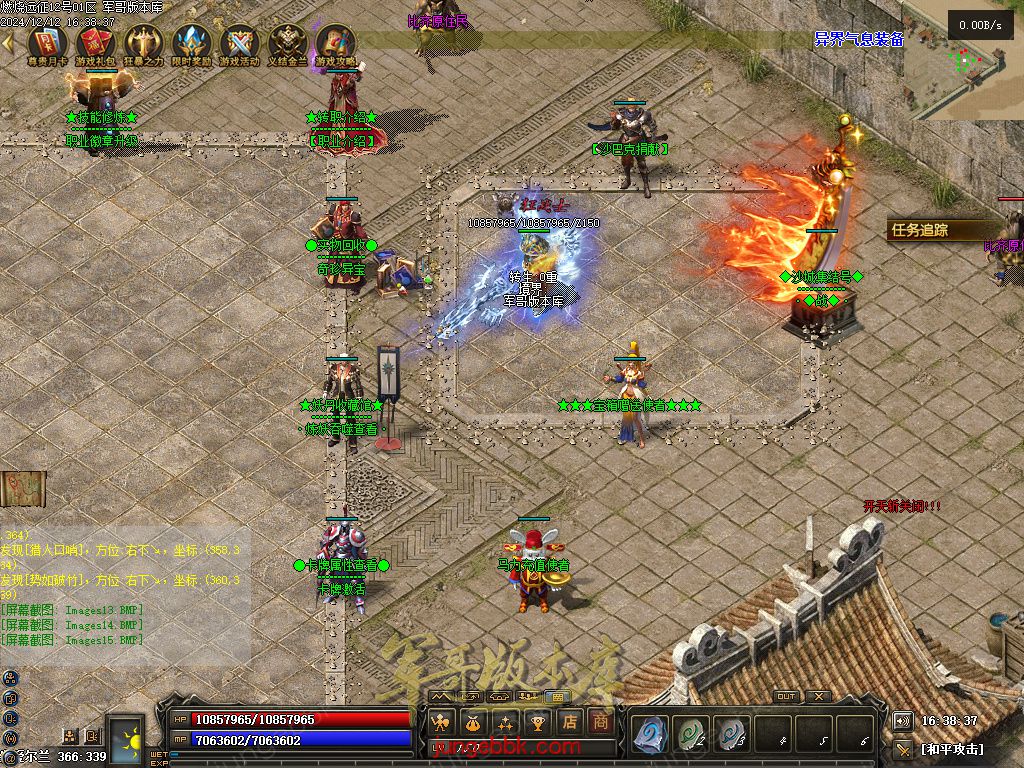Open the trophy ranking button
1024x768 pixels.
537,721
